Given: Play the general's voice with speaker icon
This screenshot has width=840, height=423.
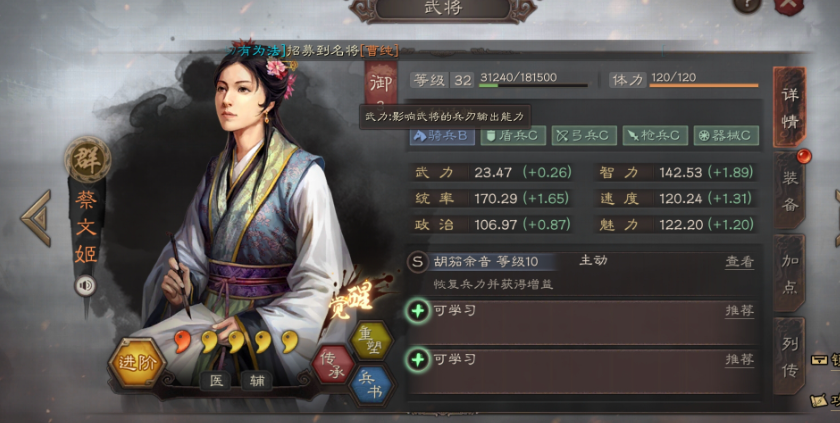Looking at the screenshot, I should coord(84,286).
